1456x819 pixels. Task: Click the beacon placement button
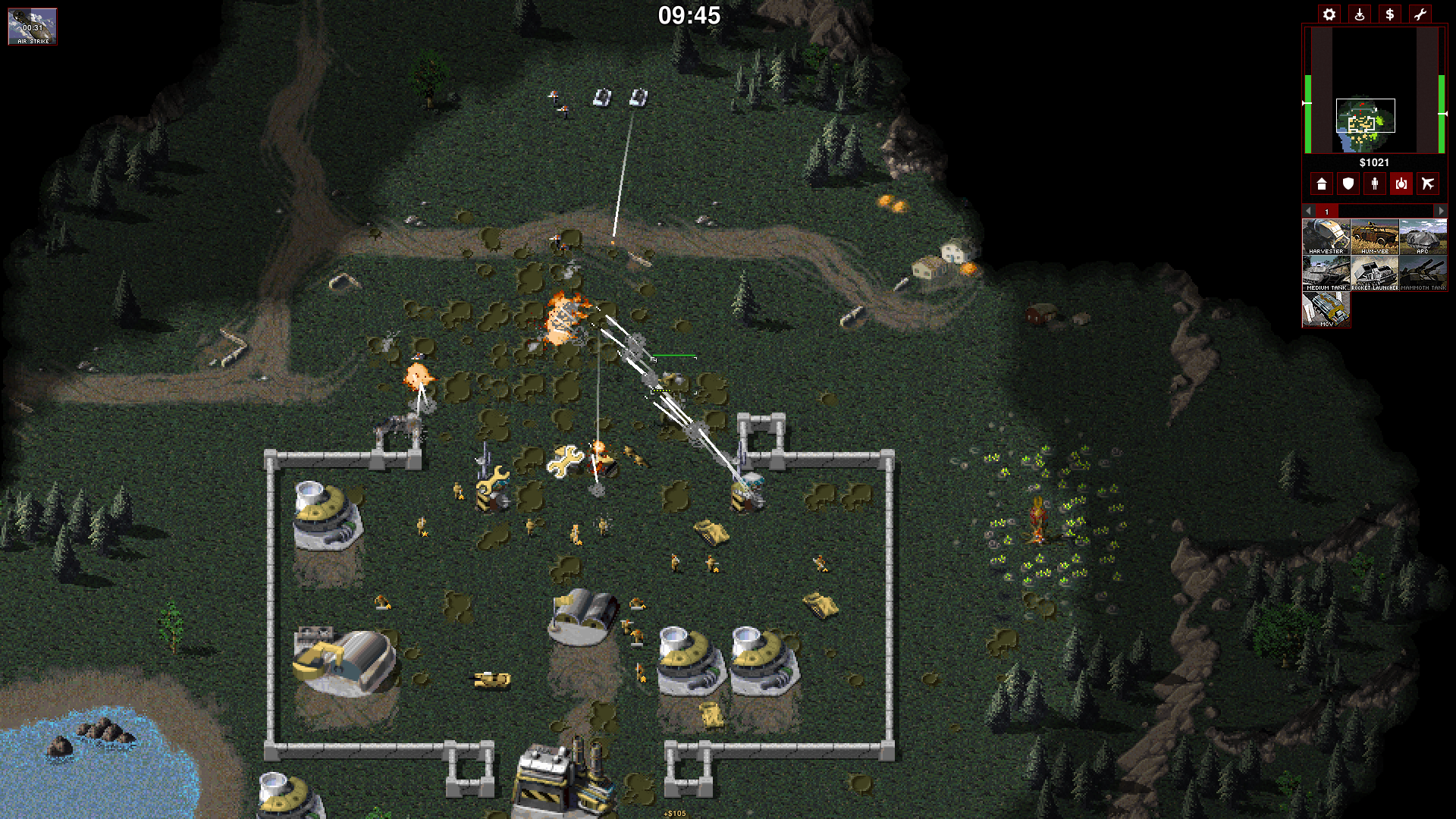point(1359,14)
